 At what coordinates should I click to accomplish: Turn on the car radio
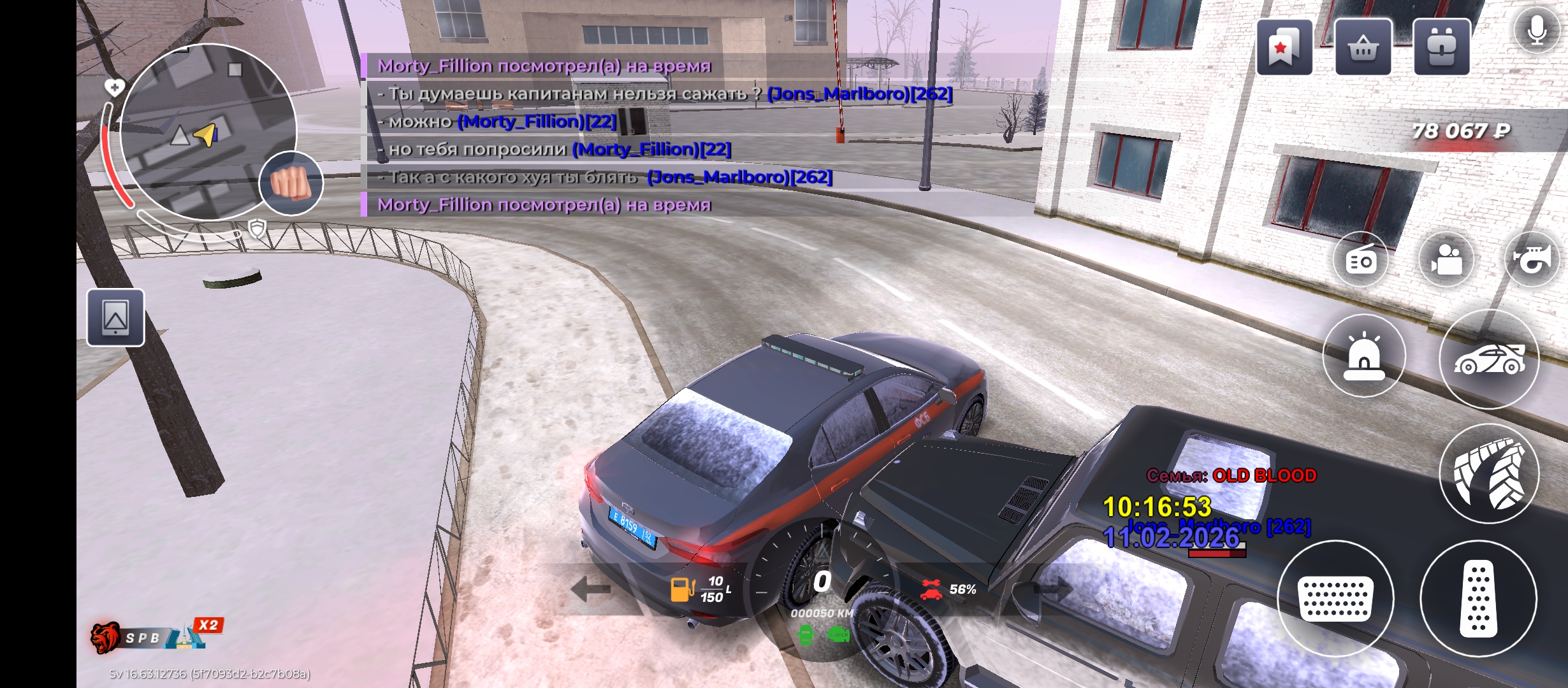coord(1361,260)
